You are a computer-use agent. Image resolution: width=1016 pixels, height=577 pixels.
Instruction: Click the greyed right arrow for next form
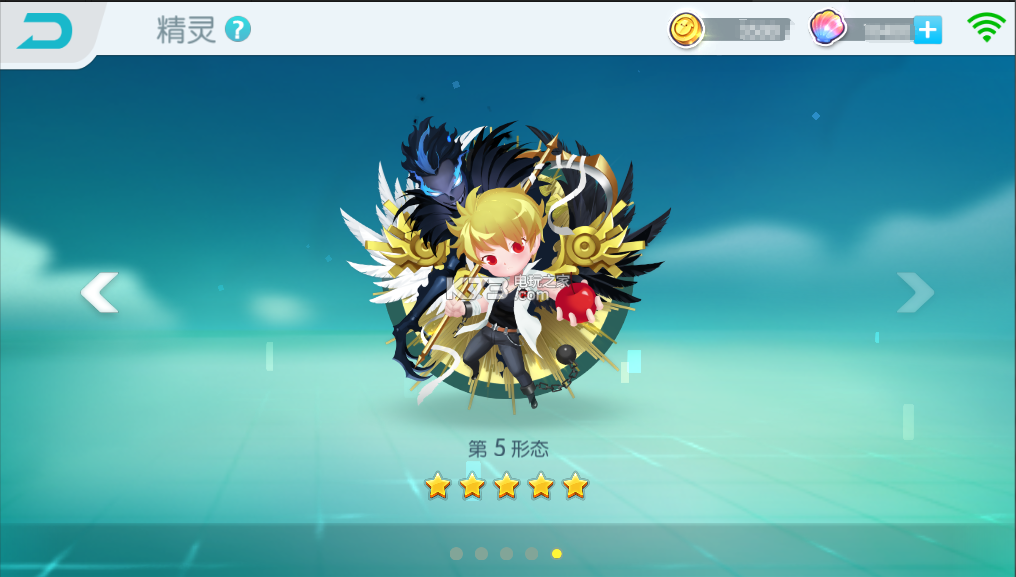click(915, 292)
